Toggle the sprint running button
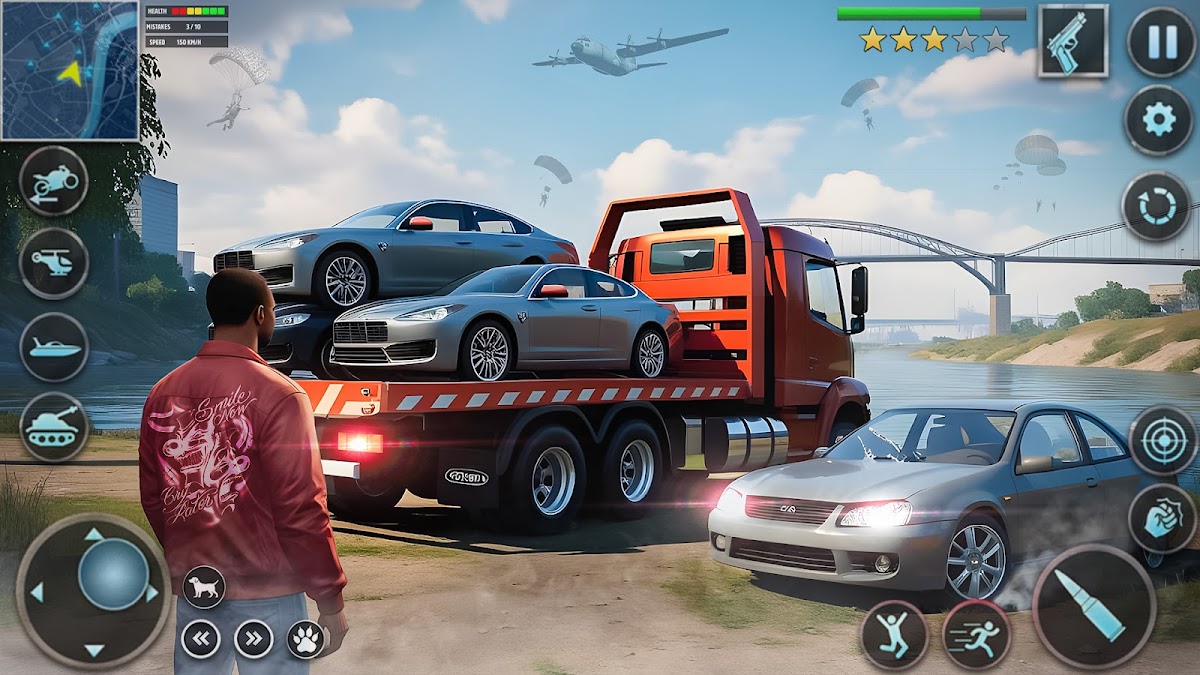 tap(976, 634)
